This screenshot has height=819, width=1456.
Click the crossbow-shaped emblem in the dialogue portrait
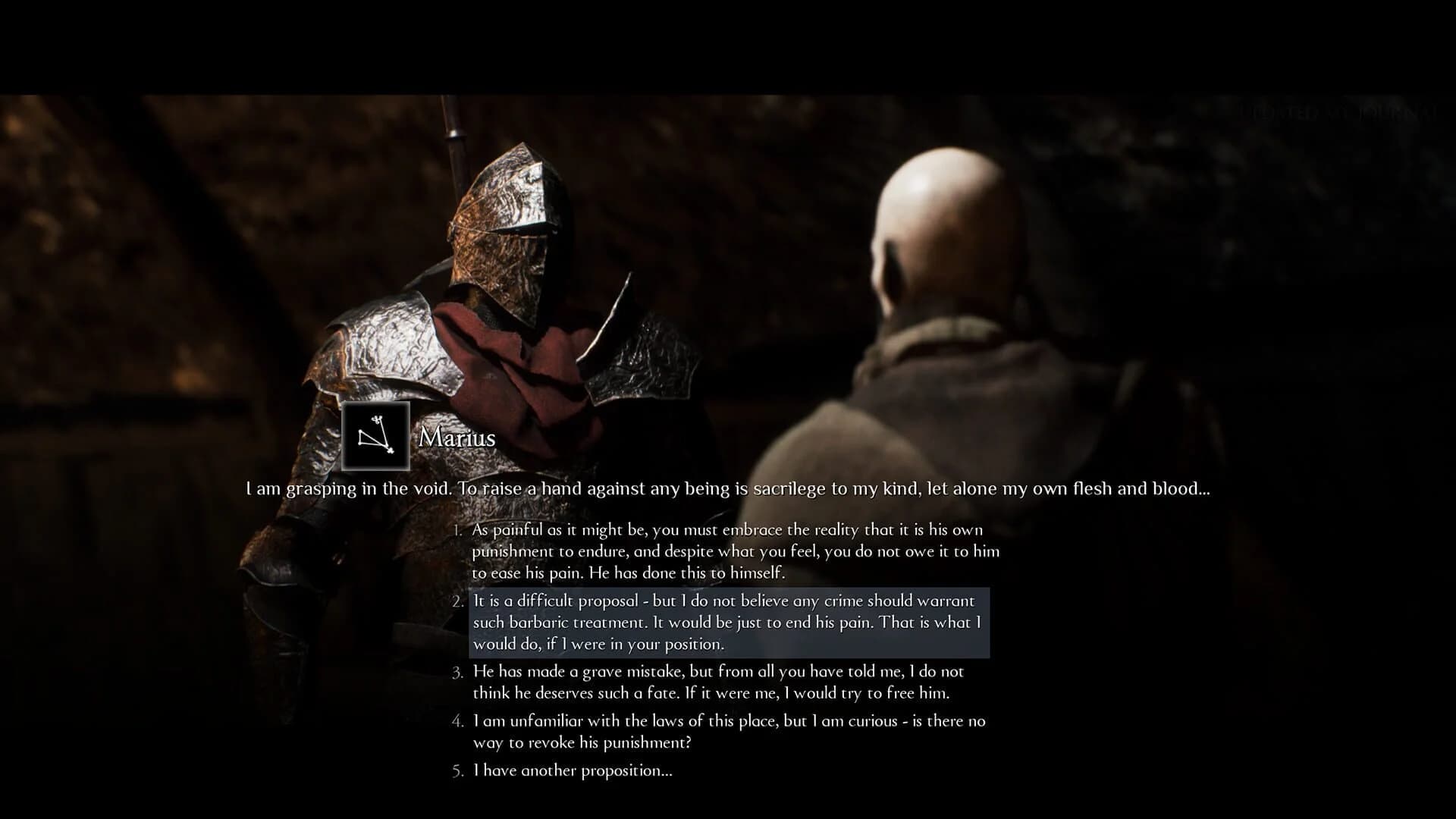377,438
